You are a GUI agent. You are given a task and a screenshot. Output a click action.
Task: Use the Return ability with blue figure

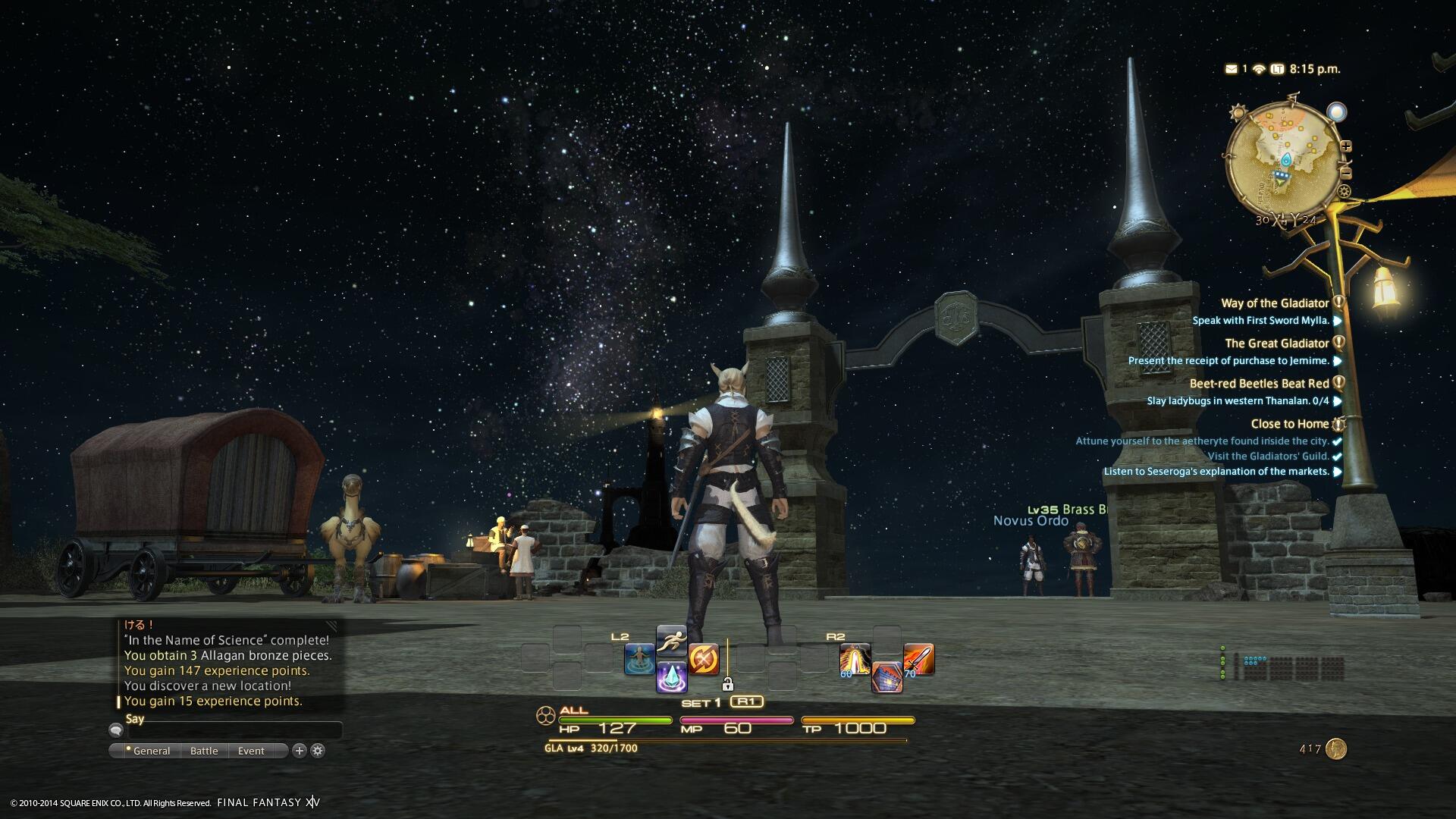pyautogui.click(x=639, y=659)
